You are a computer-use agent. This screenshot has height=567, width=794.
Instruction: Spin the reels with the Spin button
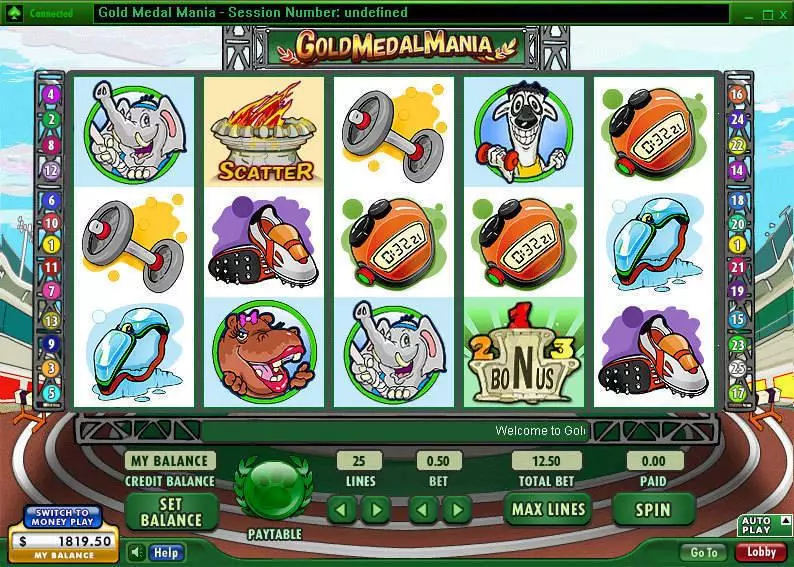pos(653,509)
